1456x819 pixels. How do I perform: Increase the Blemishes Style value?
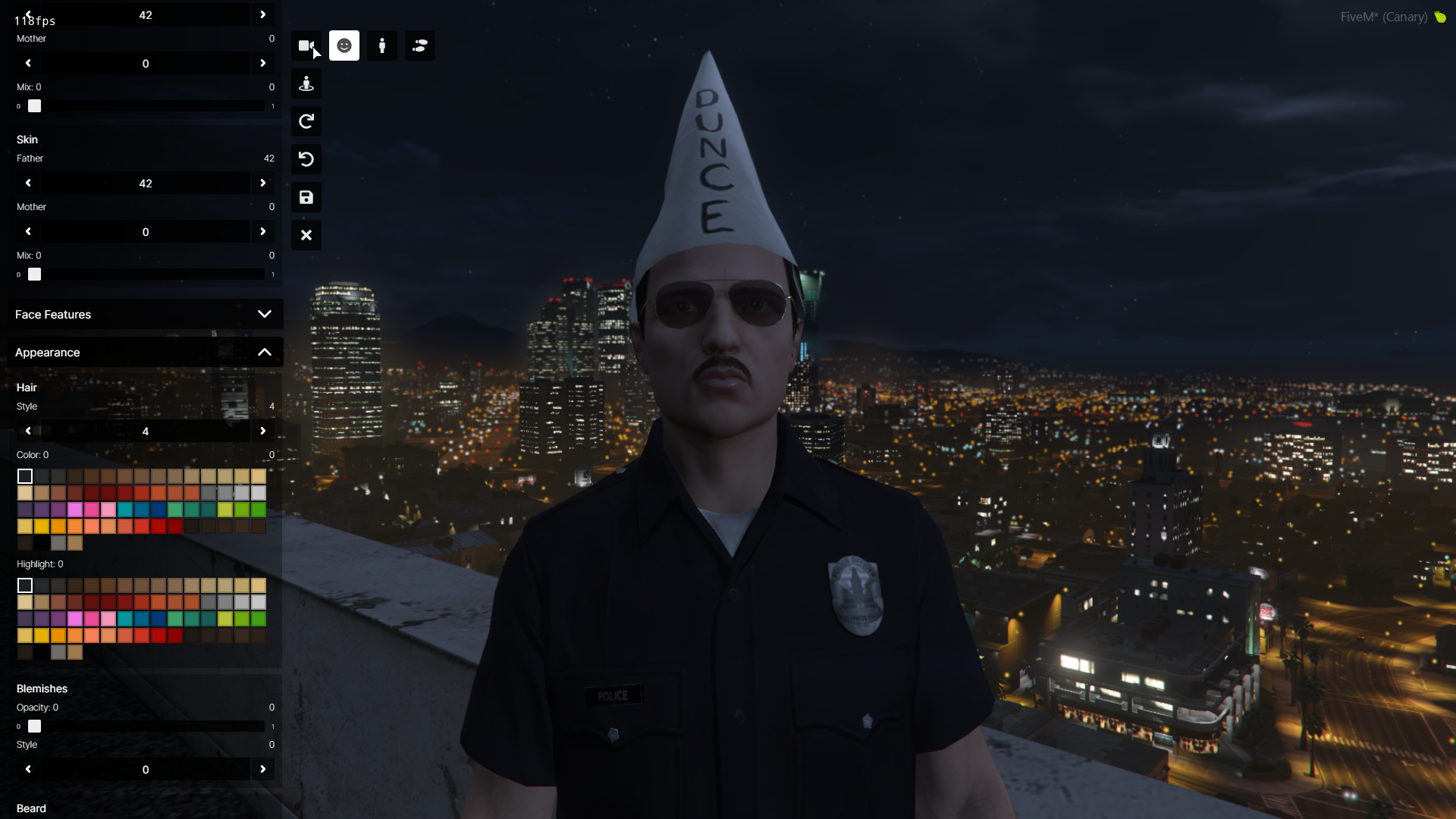point(263,769)
